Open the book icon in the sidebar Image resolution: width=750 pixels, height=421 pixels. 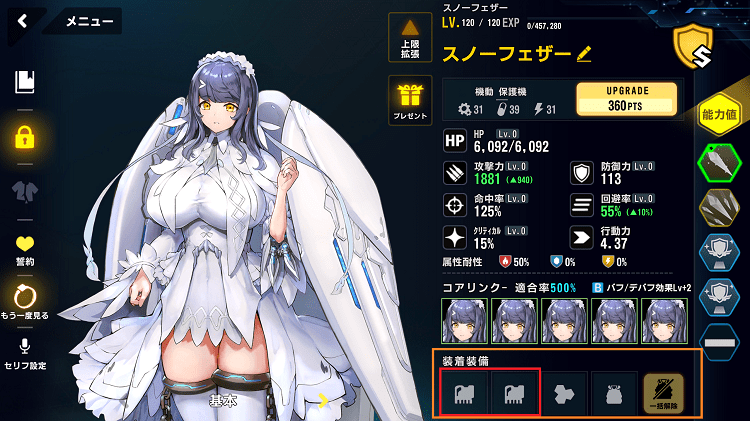tap(25, 82)
